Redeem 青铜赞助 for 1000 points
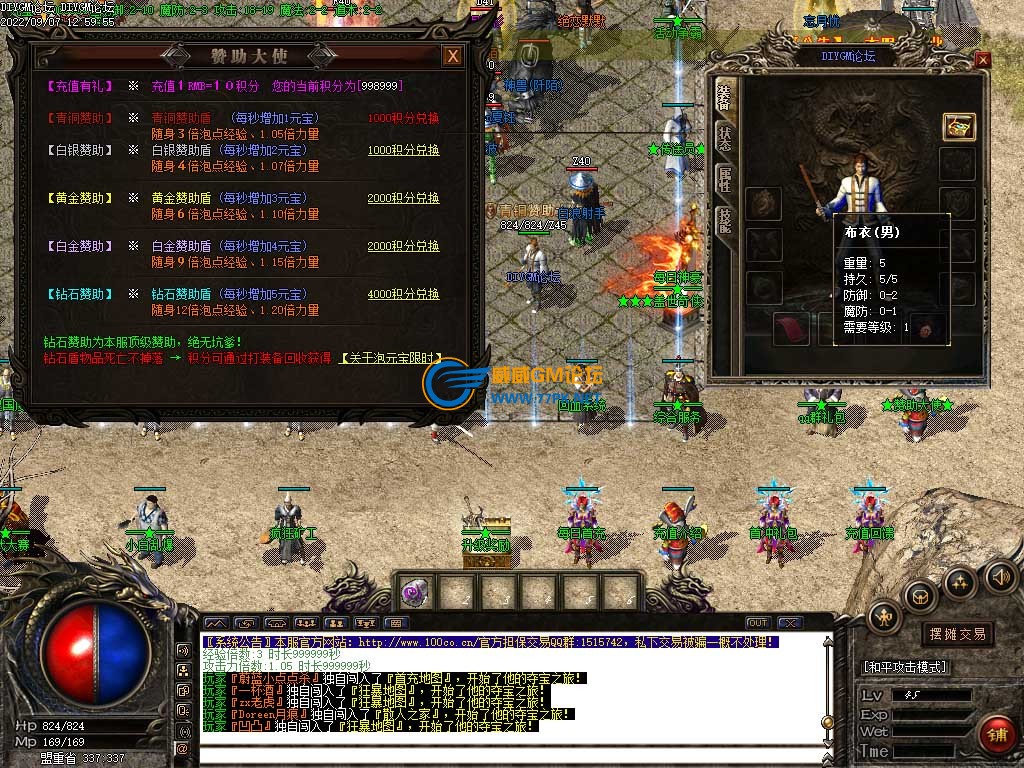Image resolution: width=1024 pixels, height=768 pixels. (403, 118)
